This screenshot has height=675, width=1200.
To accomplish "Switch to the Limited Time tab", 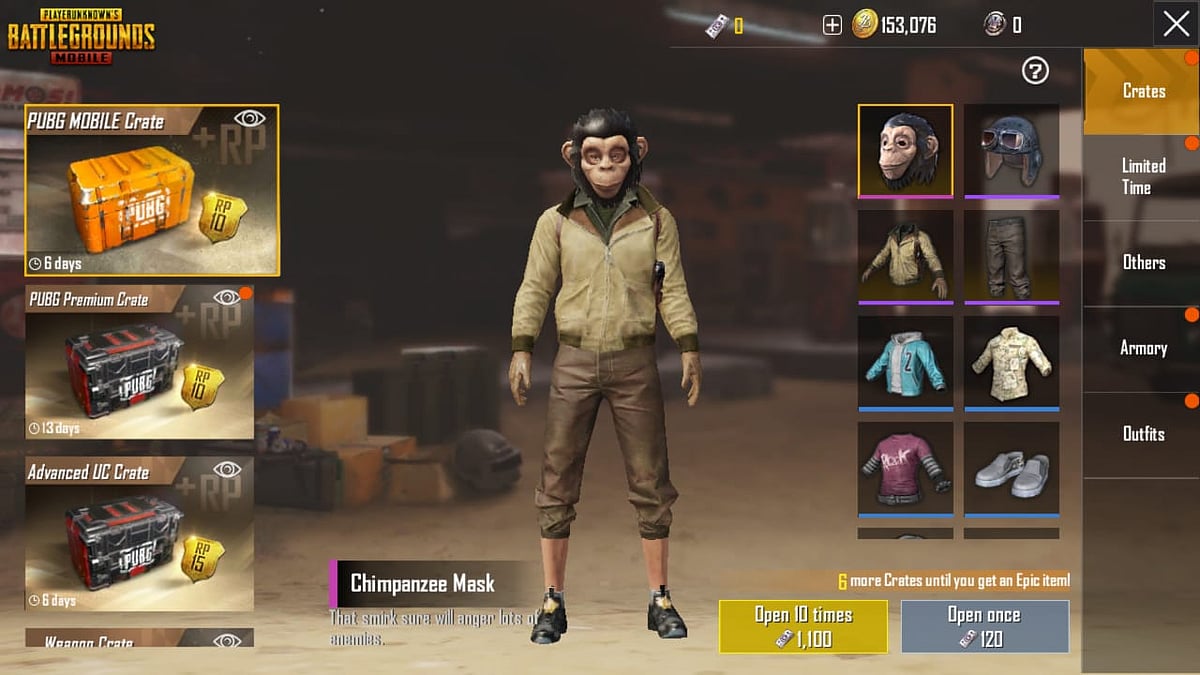I will click(1142, 177).
